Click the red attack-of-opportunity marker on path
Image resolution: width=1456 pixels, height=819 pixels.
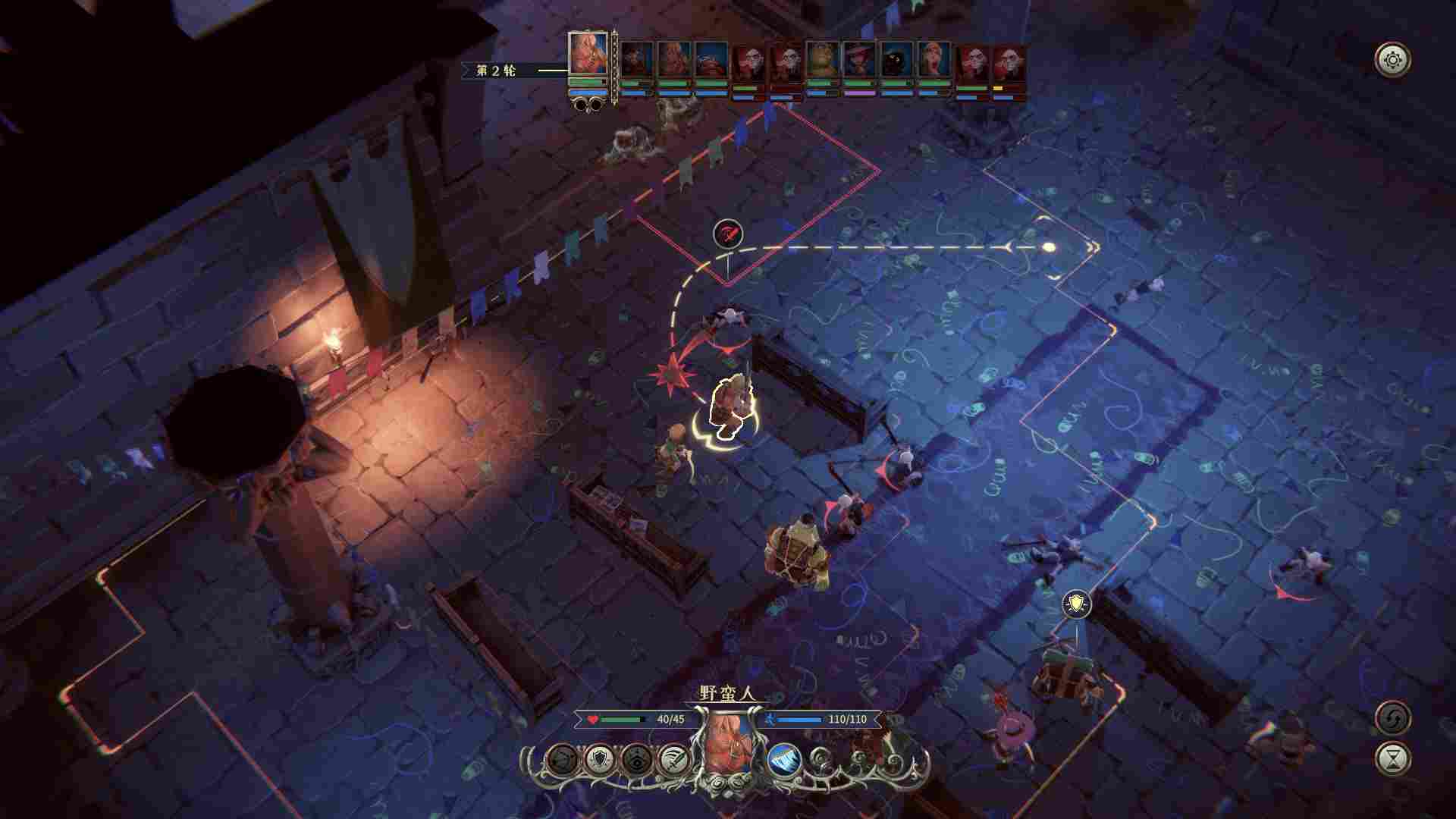728,233
